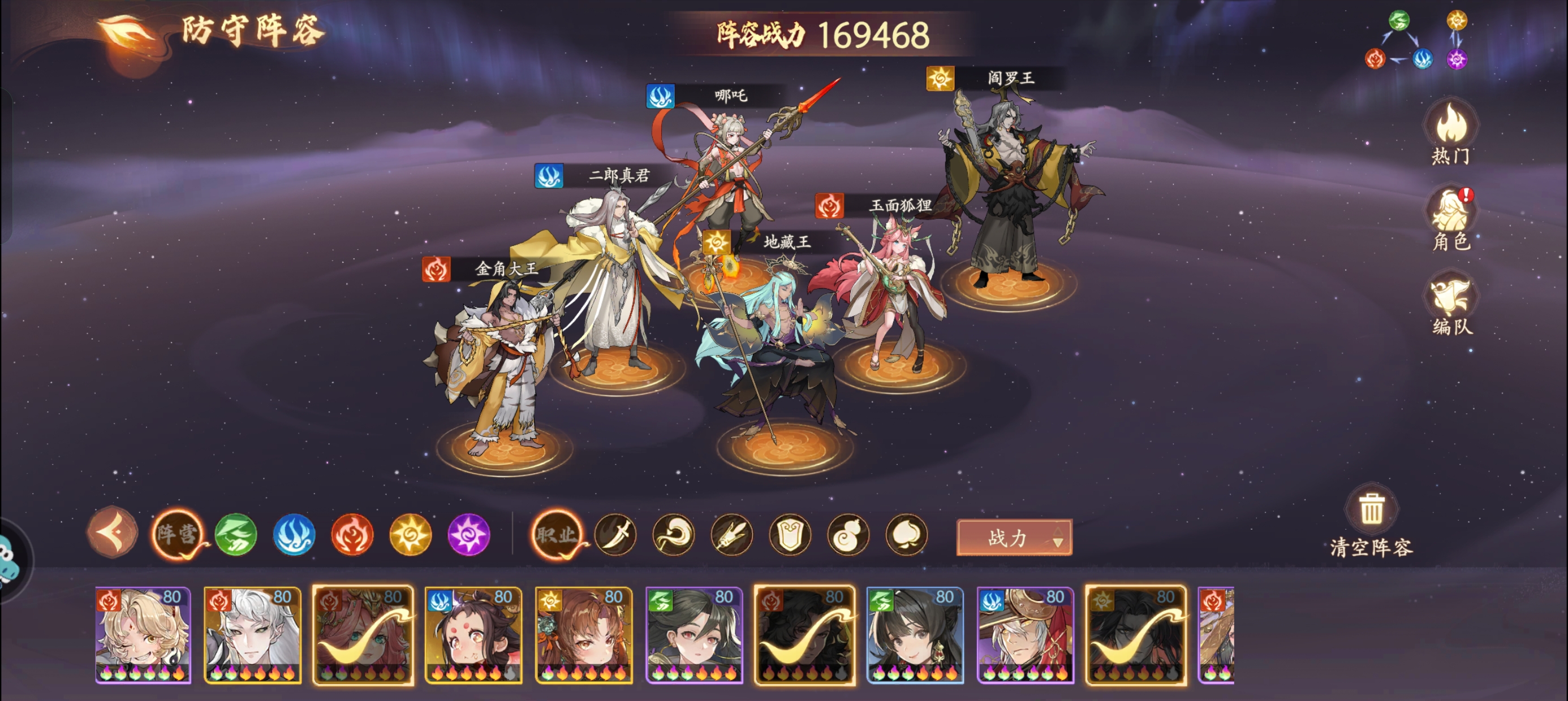The width and height of the screenshot is (1568, 701).
Task: Filter heroes by green wind faction
Action: [x=235, y=534]
